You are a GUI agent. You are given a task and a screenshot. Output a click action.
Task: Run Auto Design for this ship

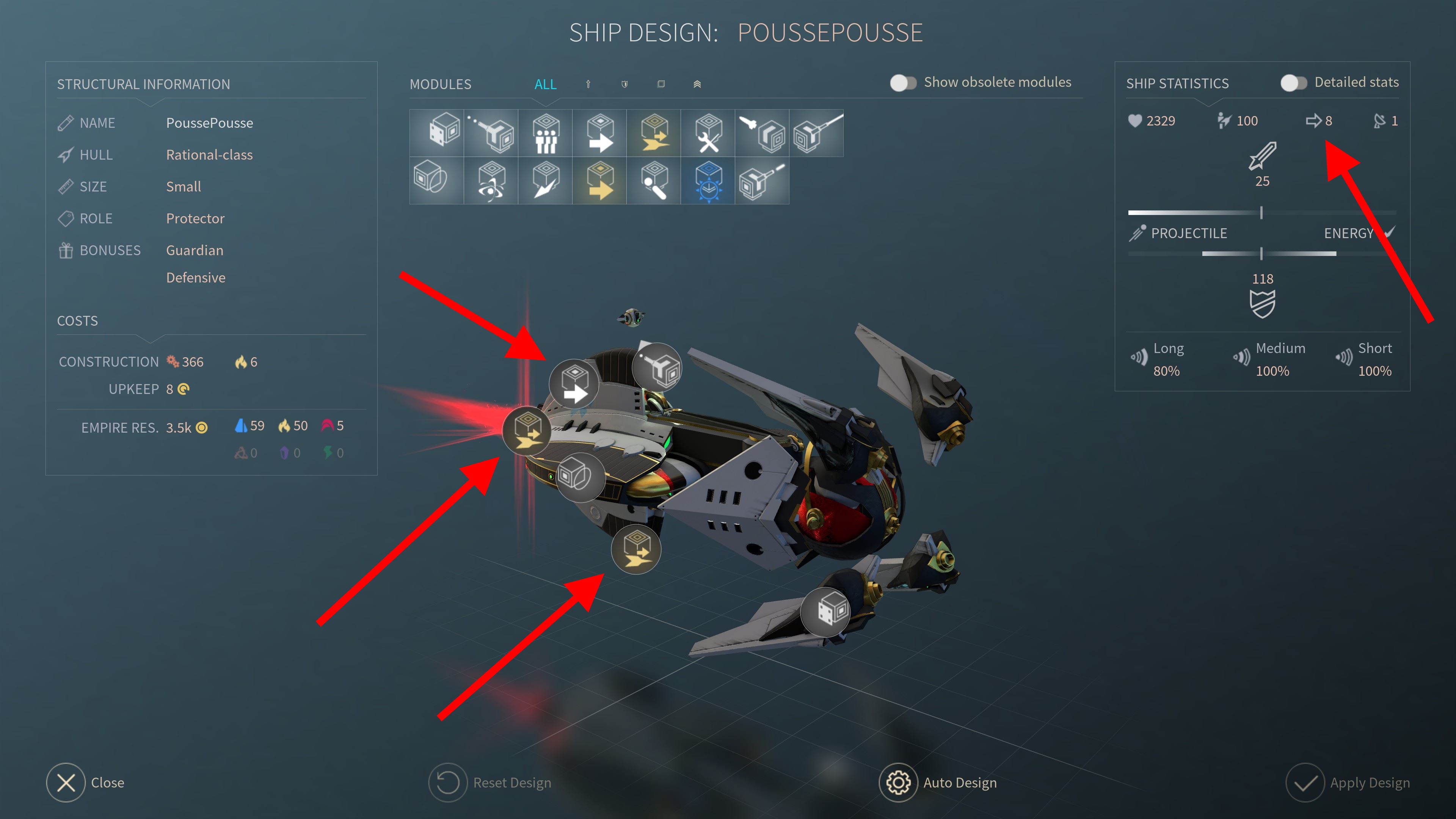(x=897, y=782)
